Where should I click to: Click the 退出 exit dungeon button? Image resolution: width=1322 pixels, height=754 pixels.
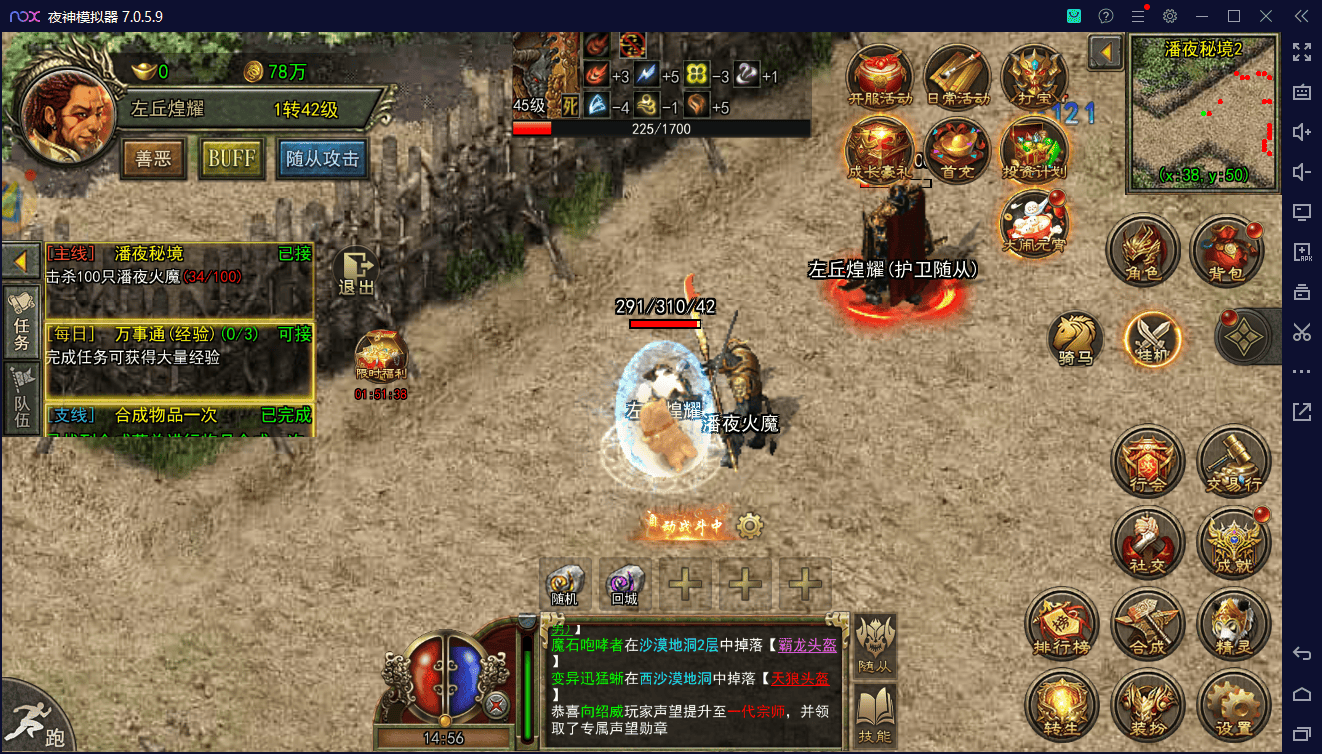356,271
